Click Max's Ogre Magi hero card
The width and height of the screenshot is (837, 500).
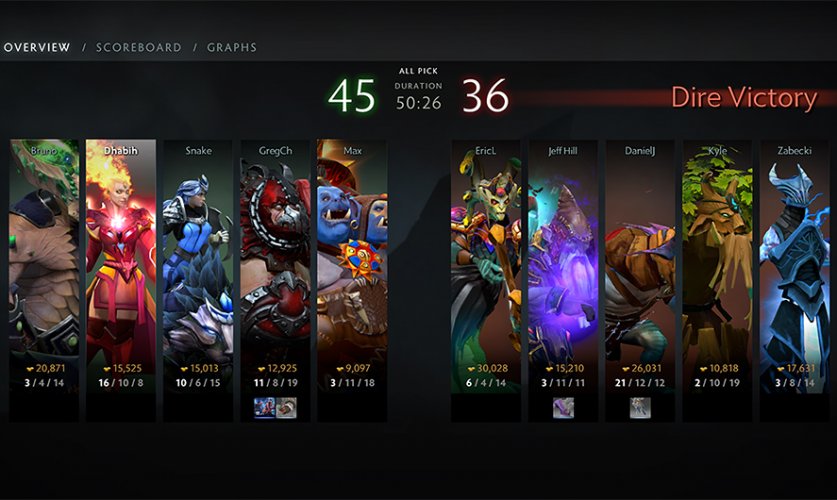(x=352, y=260)
